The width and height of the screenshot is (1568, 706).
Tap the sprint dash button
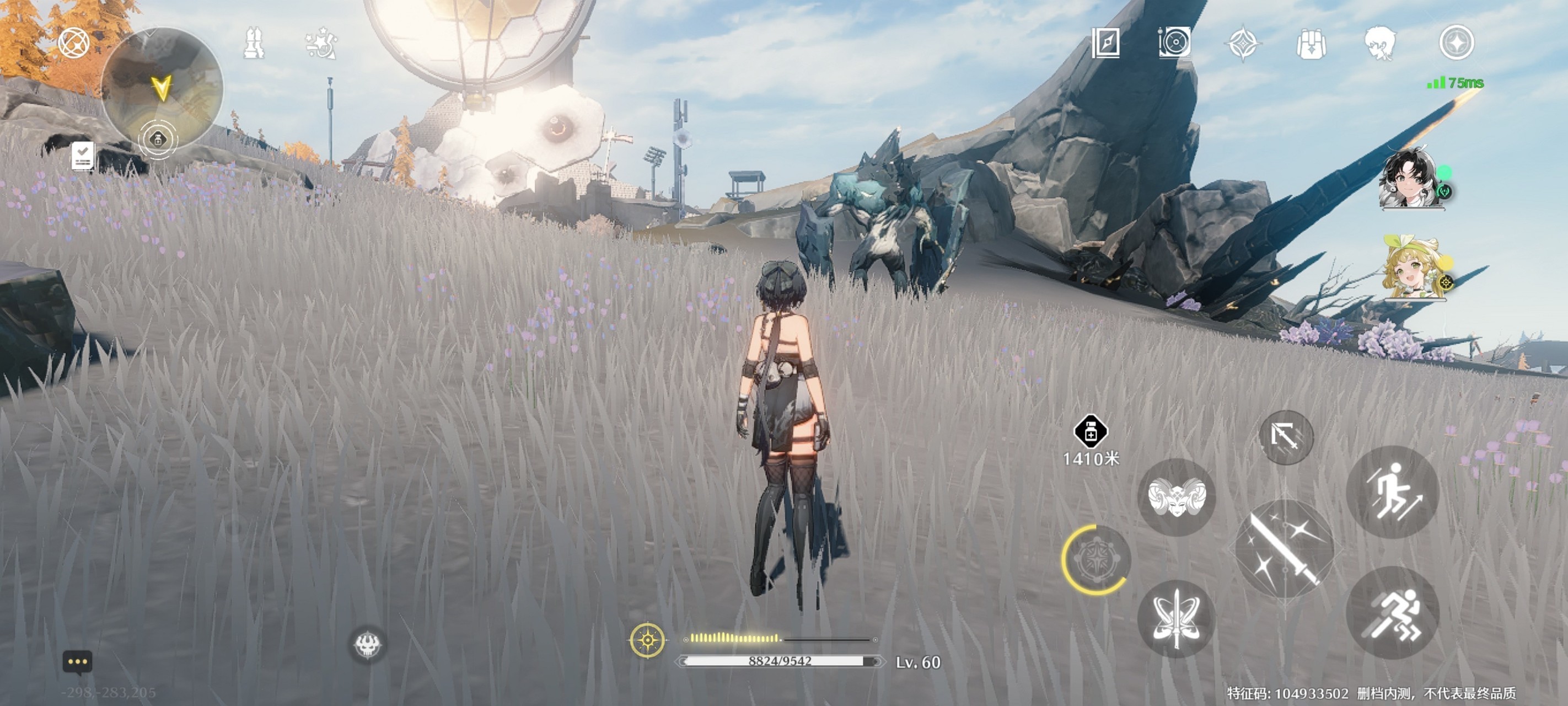tap(1393, 612)
